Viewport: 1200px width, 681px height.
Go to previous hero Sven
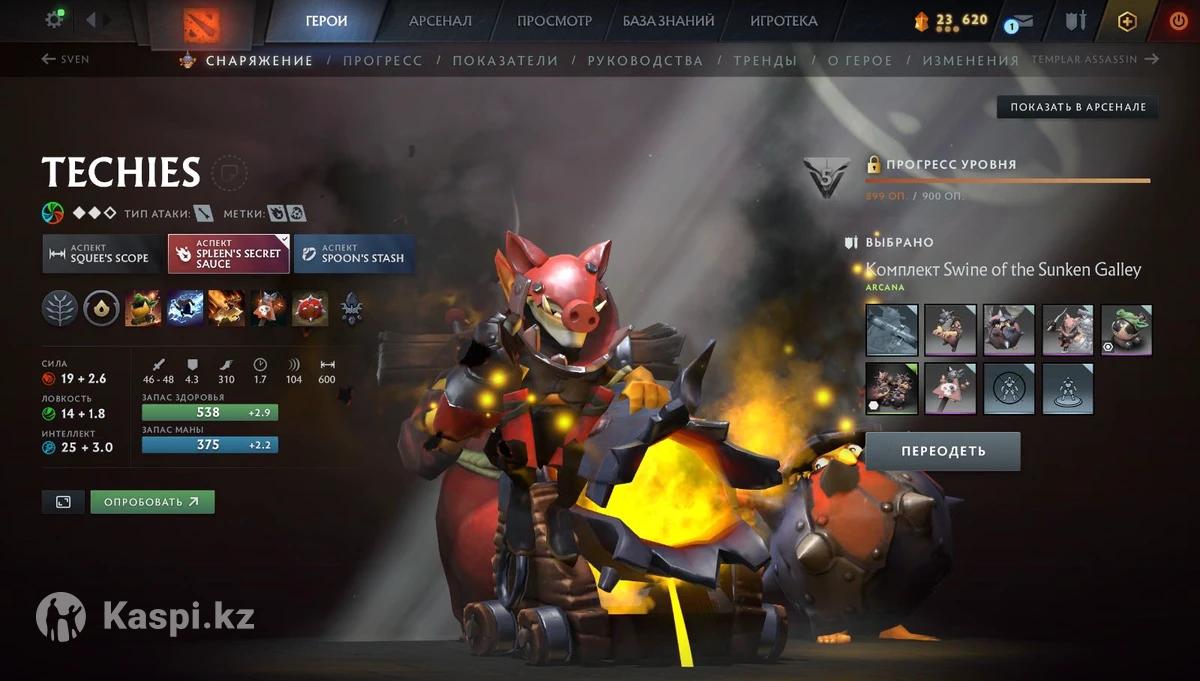click(66, 60)
